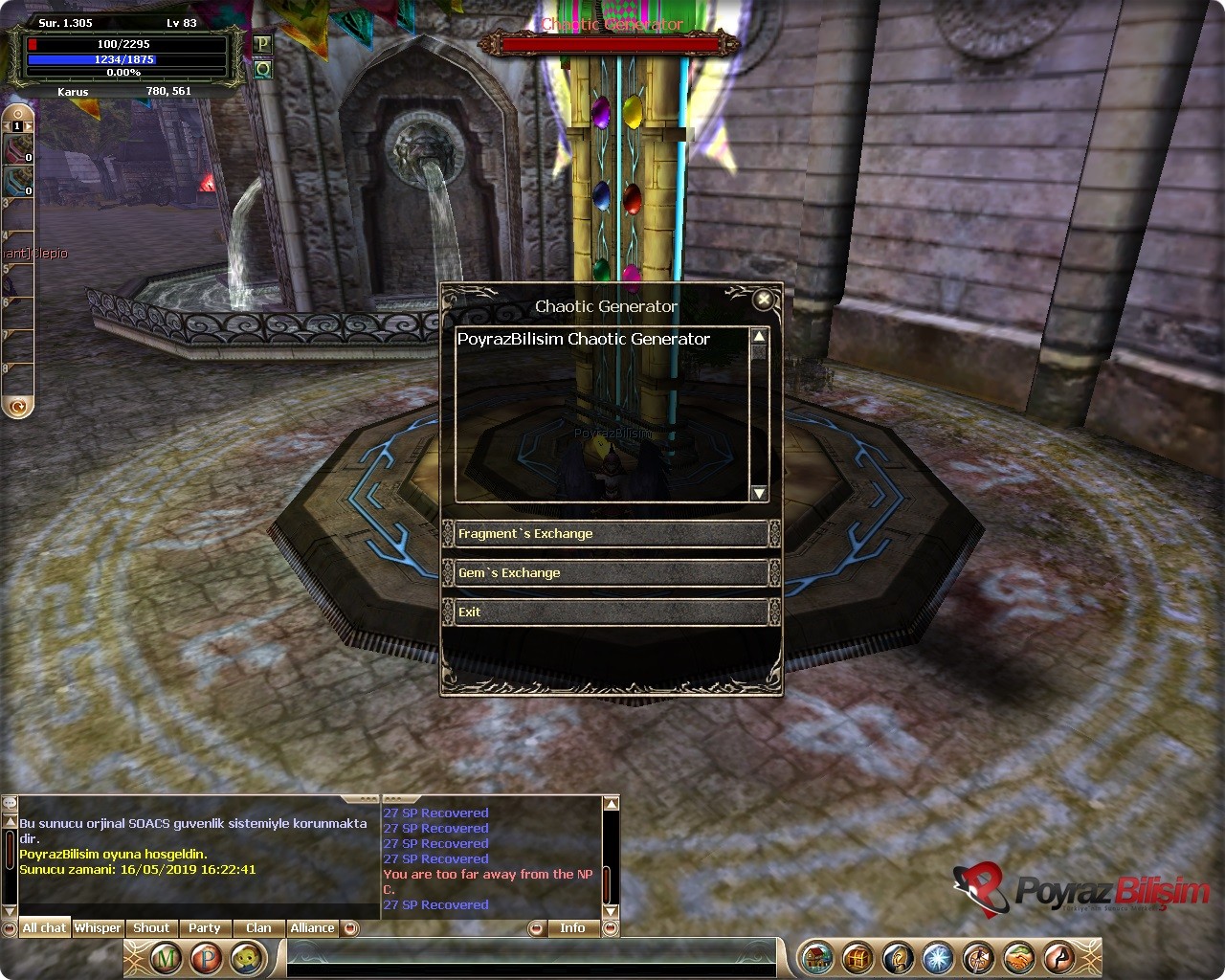Select Gem's Exchange option
Image resolution: width=1225 pixels, height=980 pixels.
coord(611,573)
